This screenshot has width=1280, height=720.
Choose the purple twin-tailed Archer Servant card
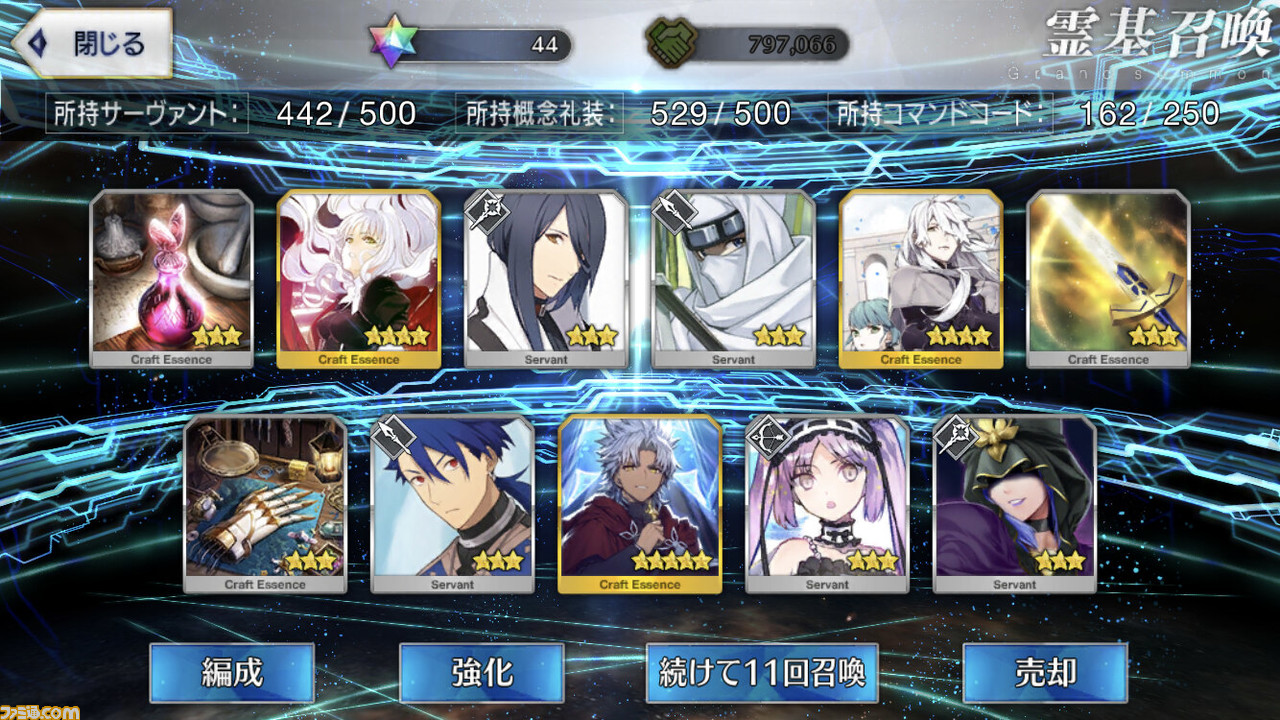(x=827, y=503)
